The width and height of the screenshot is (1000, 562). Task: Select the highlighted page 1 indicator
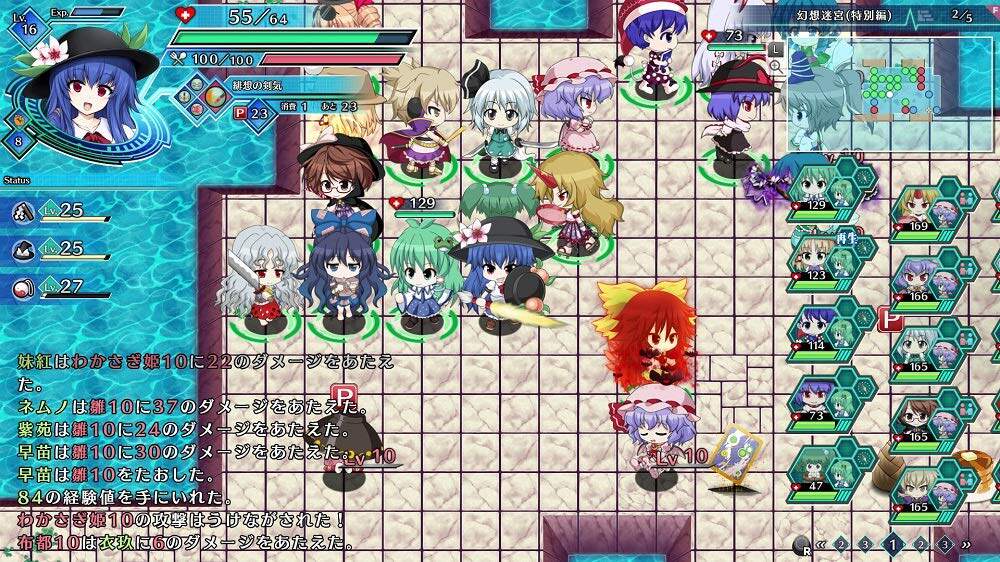click(893, 545)
